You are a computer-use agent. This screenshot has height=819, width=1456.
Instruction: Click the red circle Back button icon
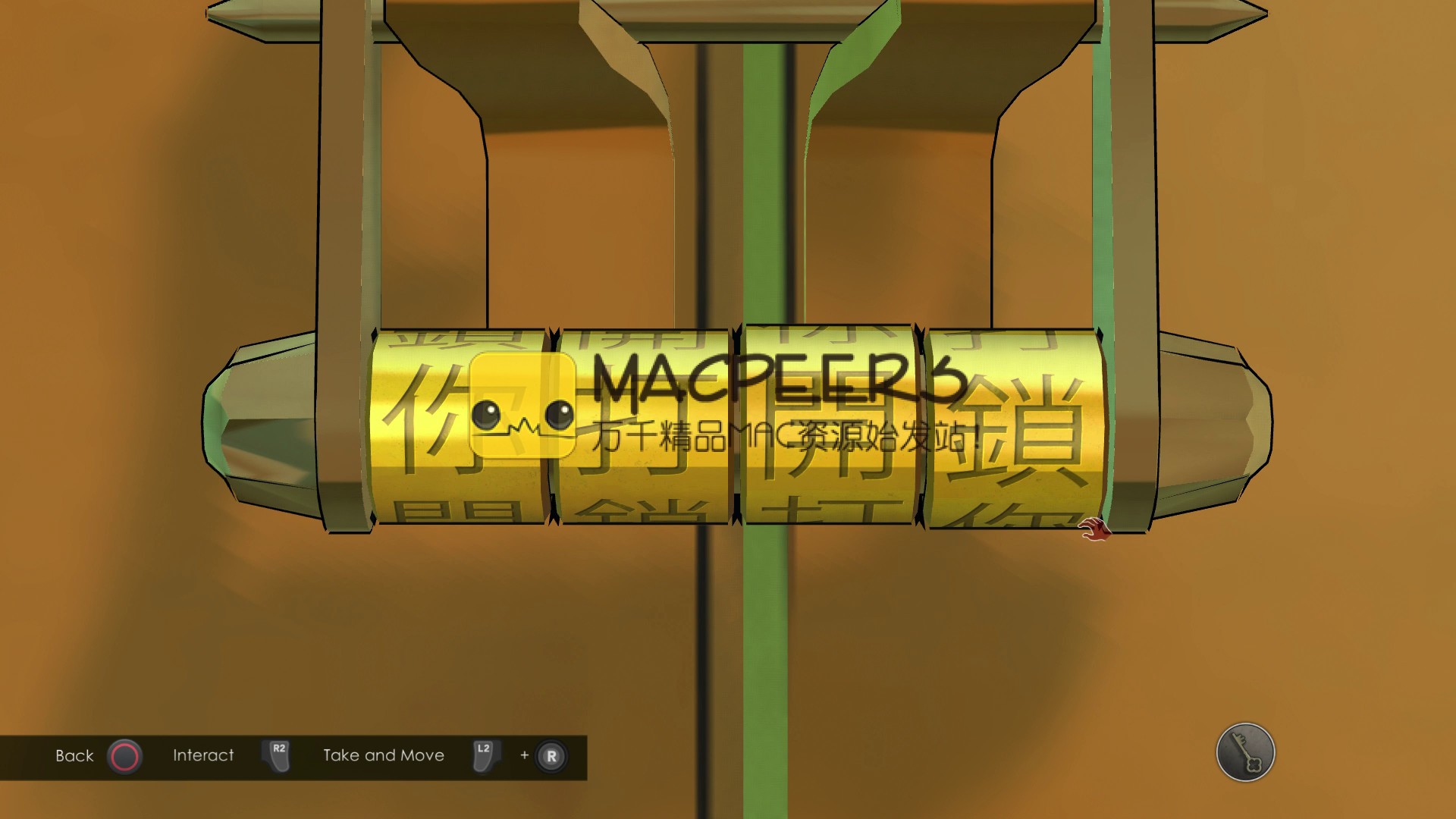point(124,755)
